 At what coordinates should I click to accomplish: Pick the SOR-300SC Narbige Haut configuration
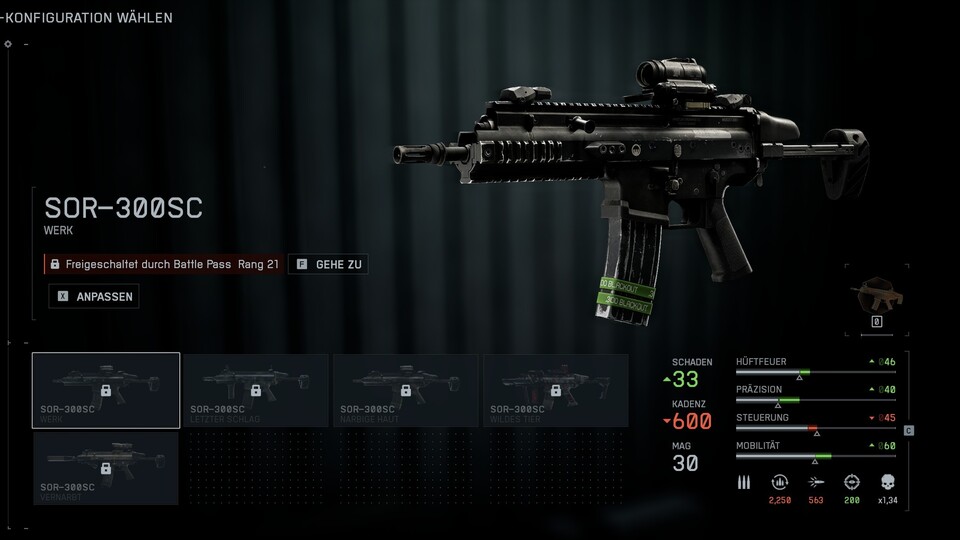click(406, 390)
